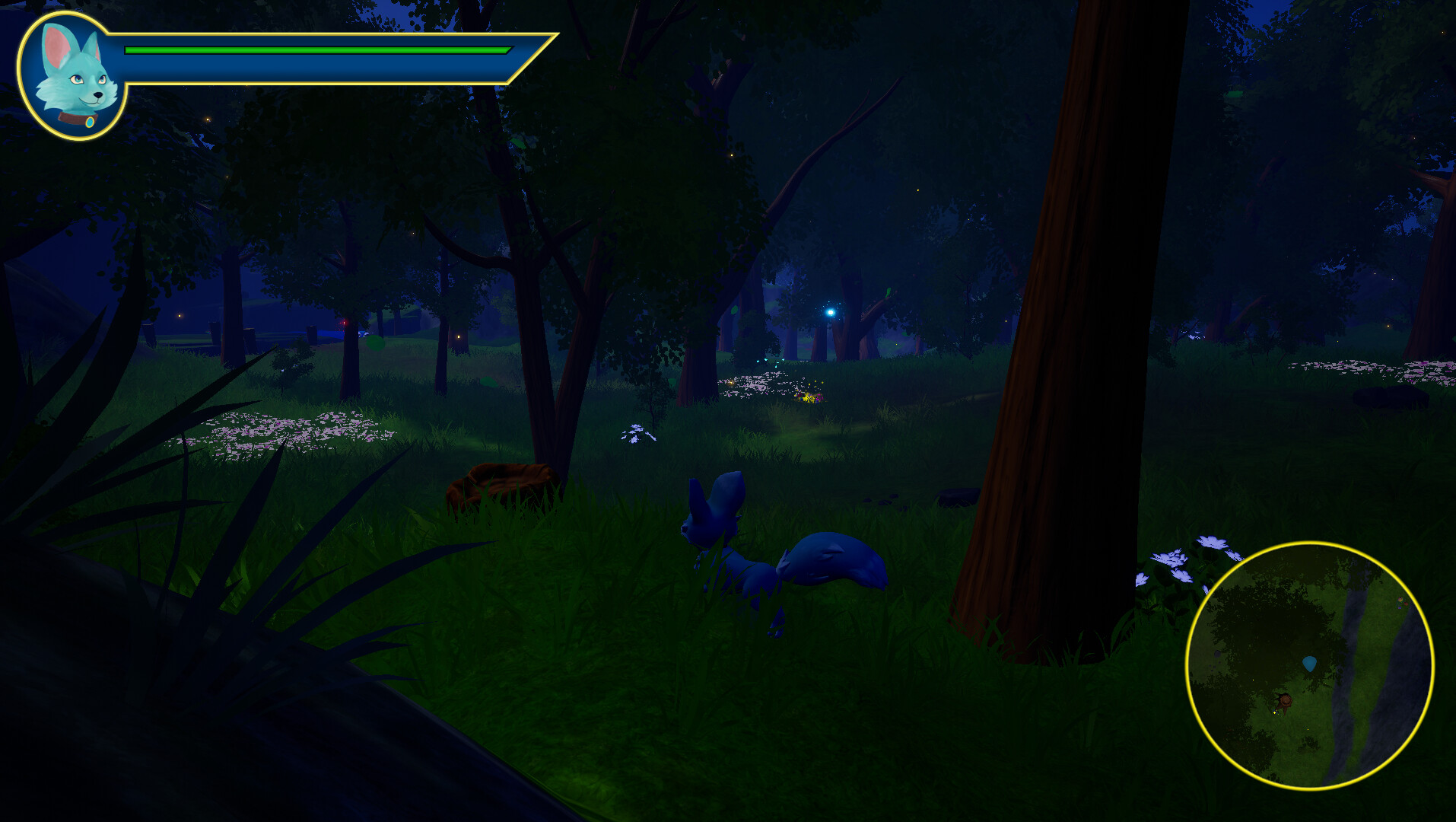This screenshot has height=822, width=1456.
Task: Select the flower cluster marker on the minimap
Action: tap(1402, 603)
